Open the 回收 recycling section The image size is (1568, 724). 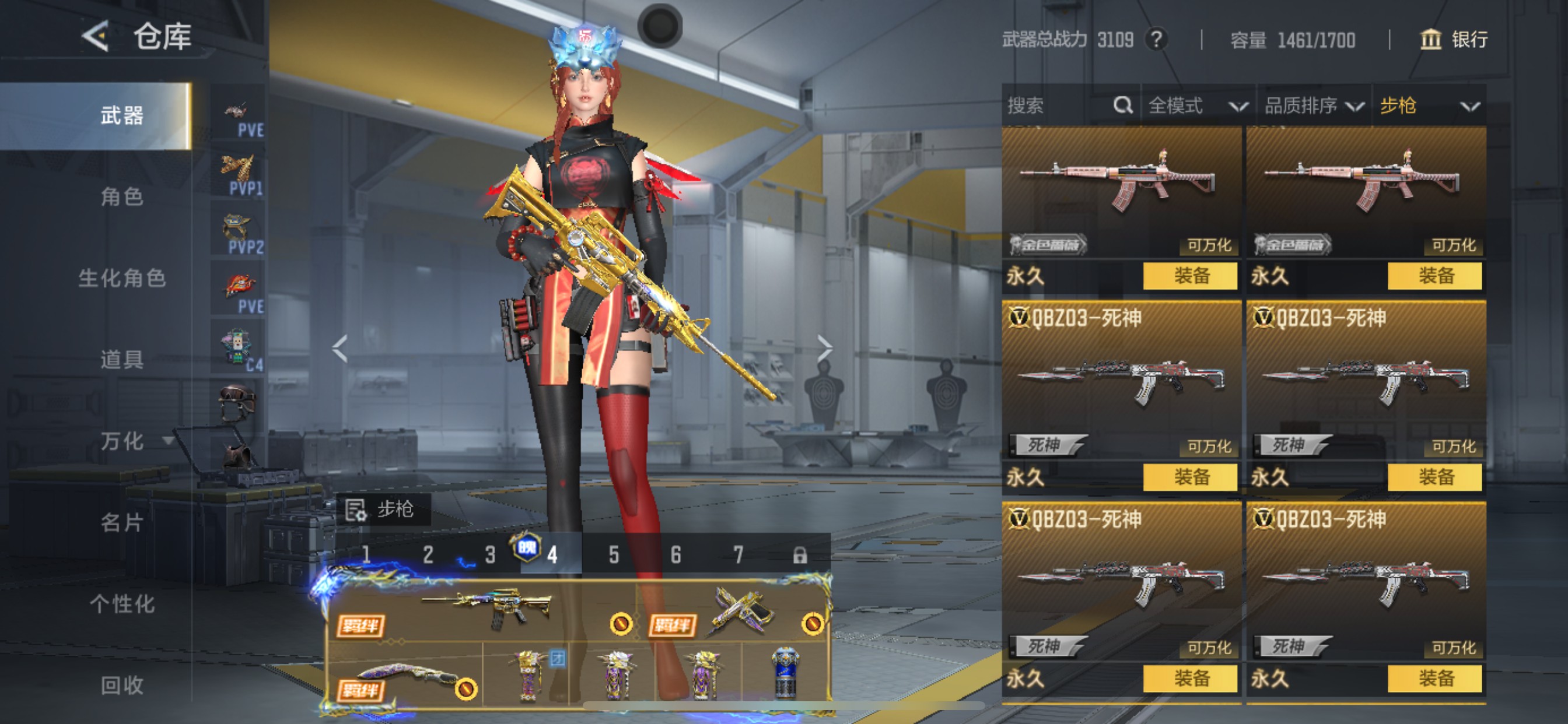pyautogui.click(x=122, y=686)
